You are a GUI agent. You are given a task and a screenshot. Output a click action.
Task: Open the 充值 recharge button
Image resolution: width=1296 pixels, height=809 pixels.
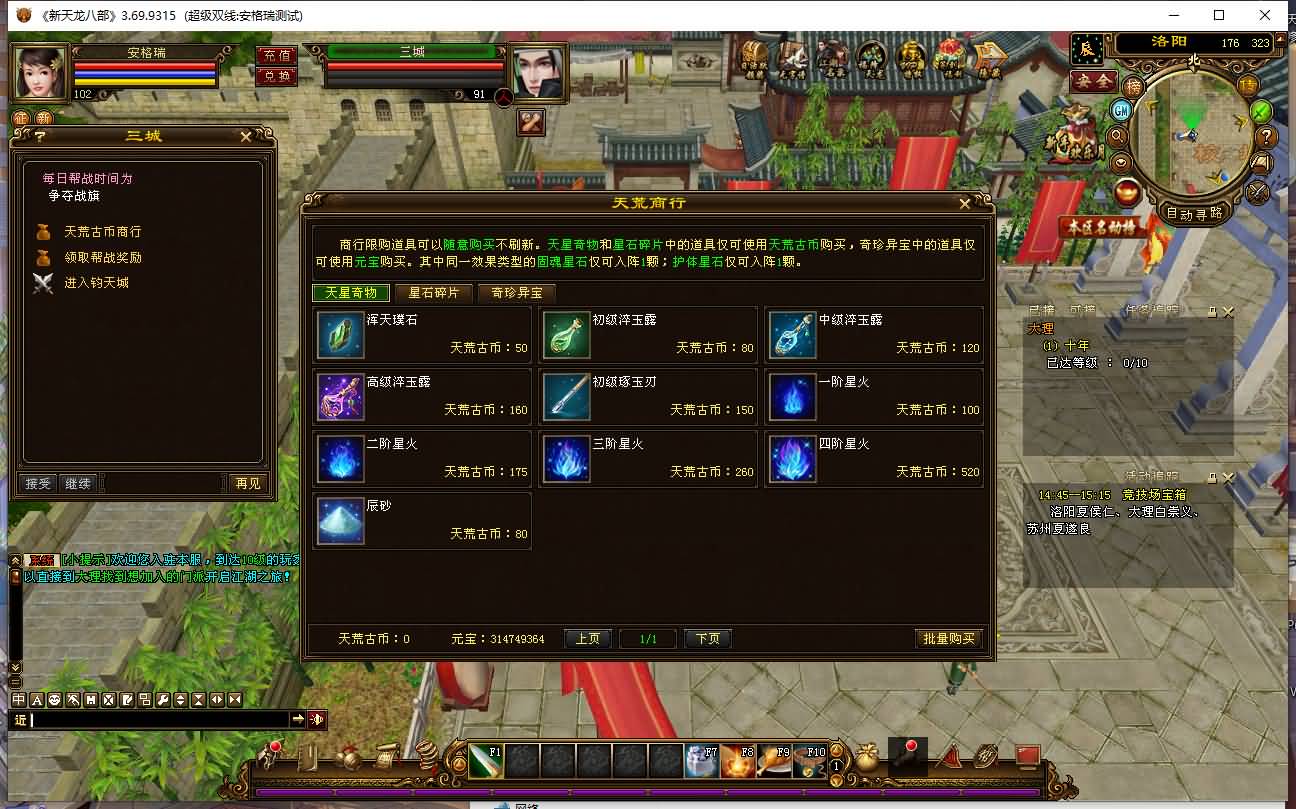coord(275,56)
